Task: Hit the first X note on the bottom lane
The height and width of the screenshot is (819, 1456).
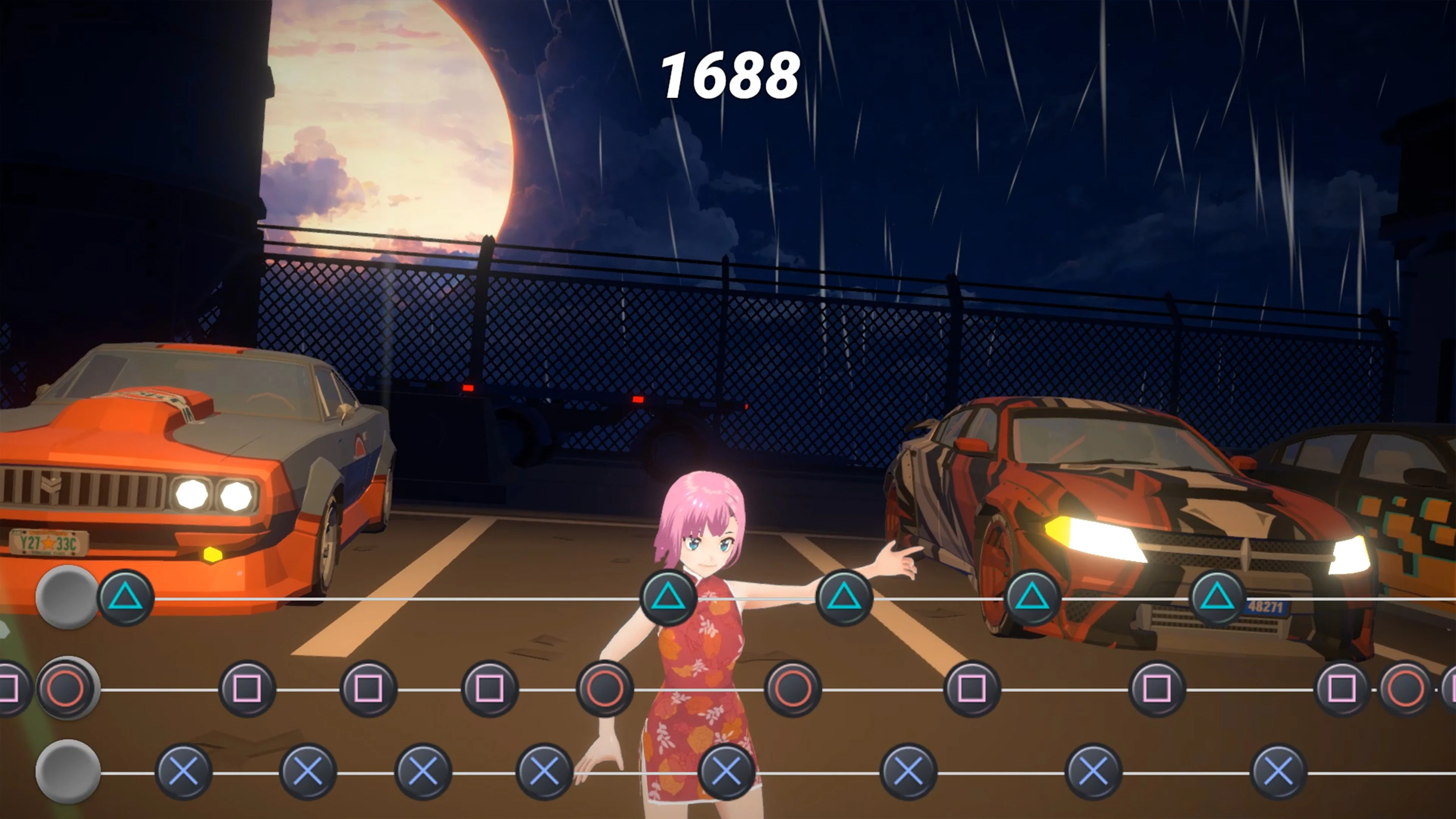Action: (184, 771)
